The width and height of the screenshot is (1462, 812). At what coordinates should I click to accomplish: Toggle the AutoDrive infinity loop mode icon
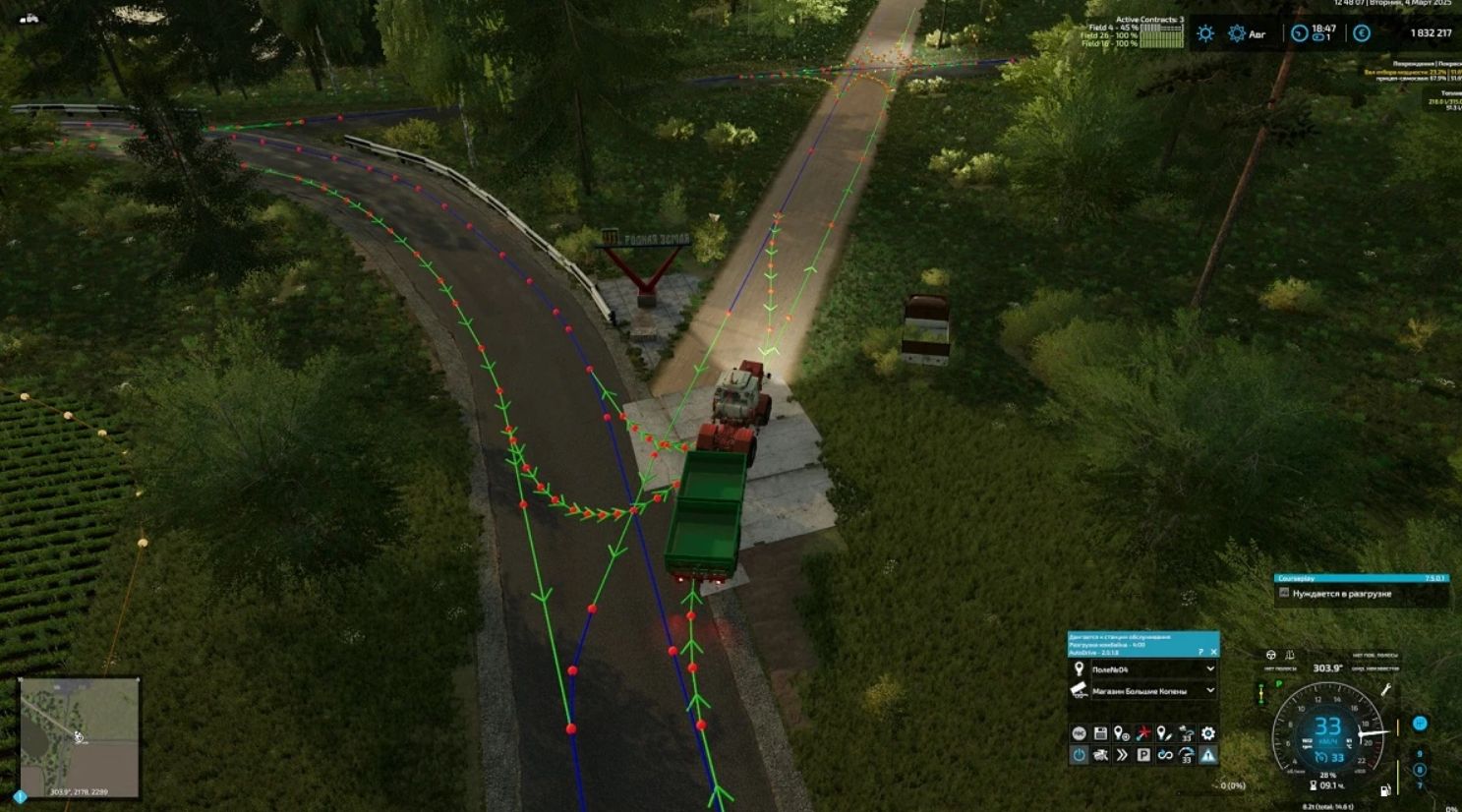[x=1165, y=755]
